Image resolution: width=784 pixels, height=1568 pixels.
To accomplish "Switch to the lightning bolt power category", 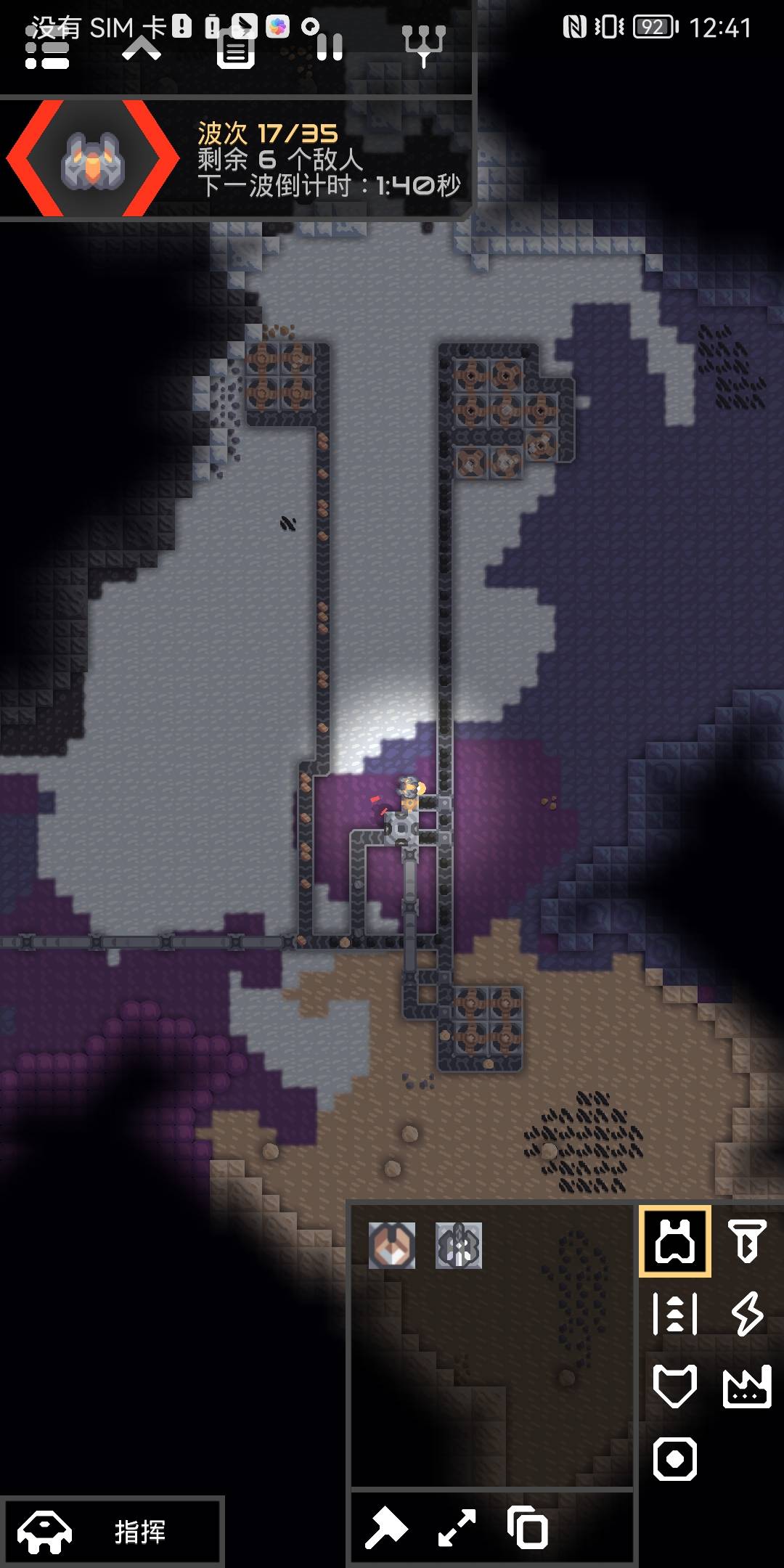I will (747, 1313).
